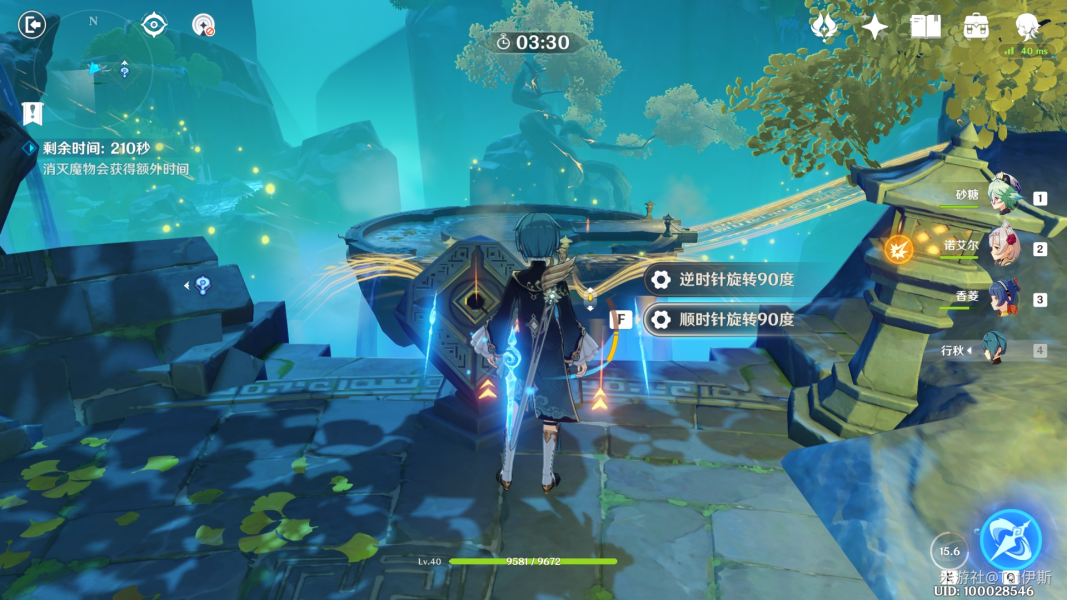Viewport: 1067px width, 600px height.
Task: Activate the glowing blue sword skill
Action: [x=1010, y=541]
